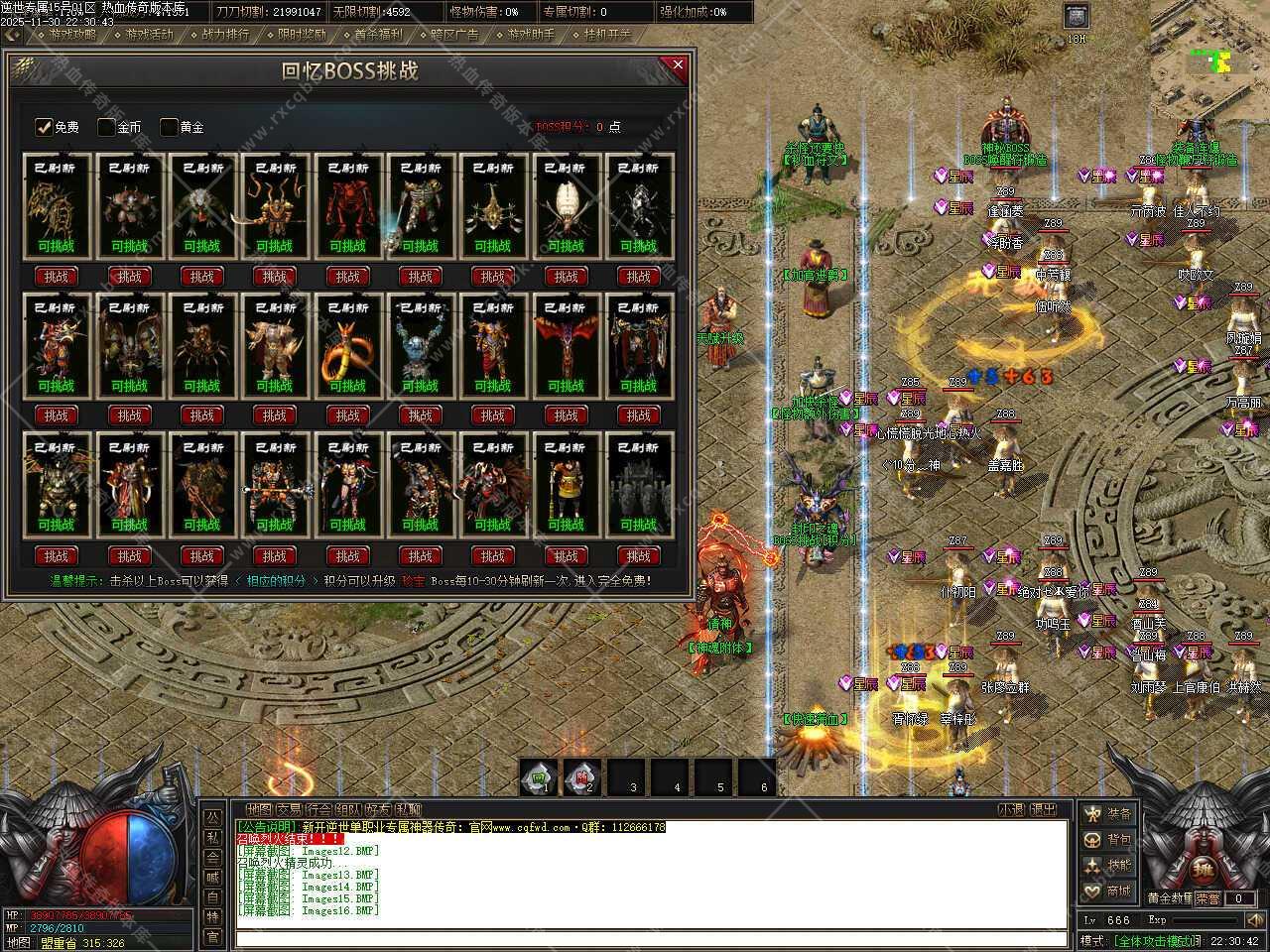Open the 背包 bag panel

click(1107, 840)
